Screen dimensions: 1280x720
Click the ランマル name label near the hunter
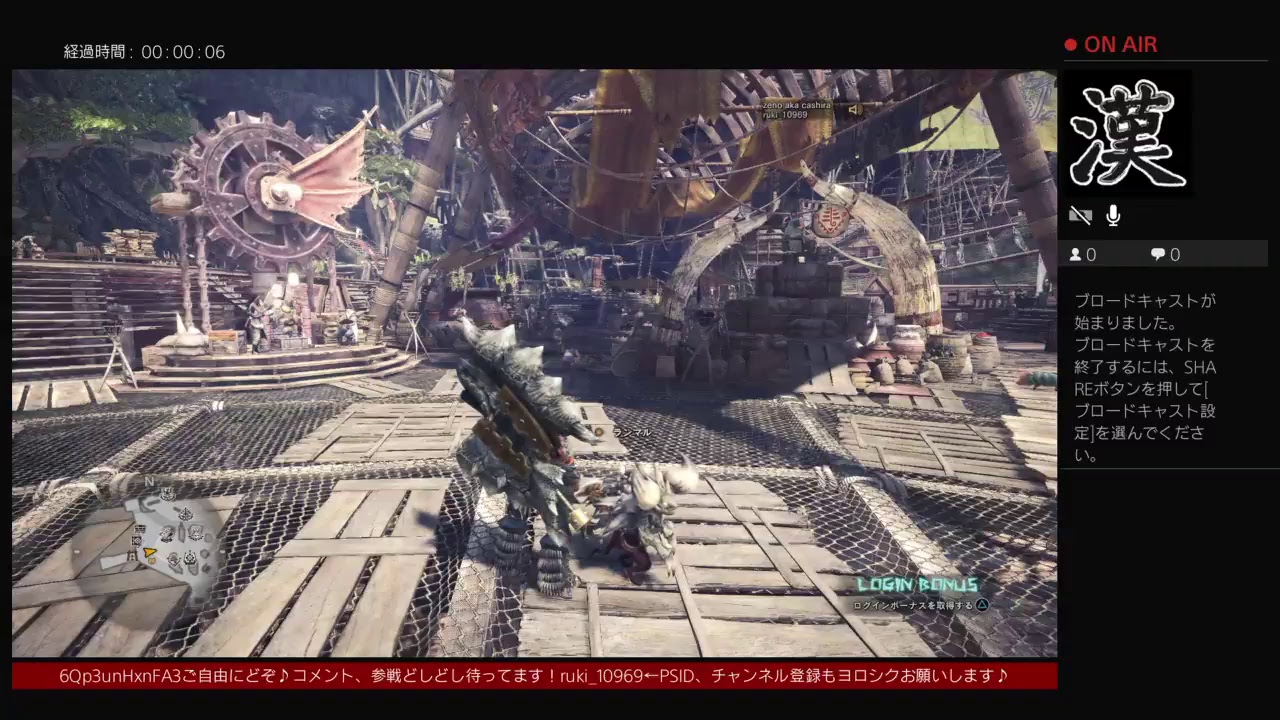630,431
